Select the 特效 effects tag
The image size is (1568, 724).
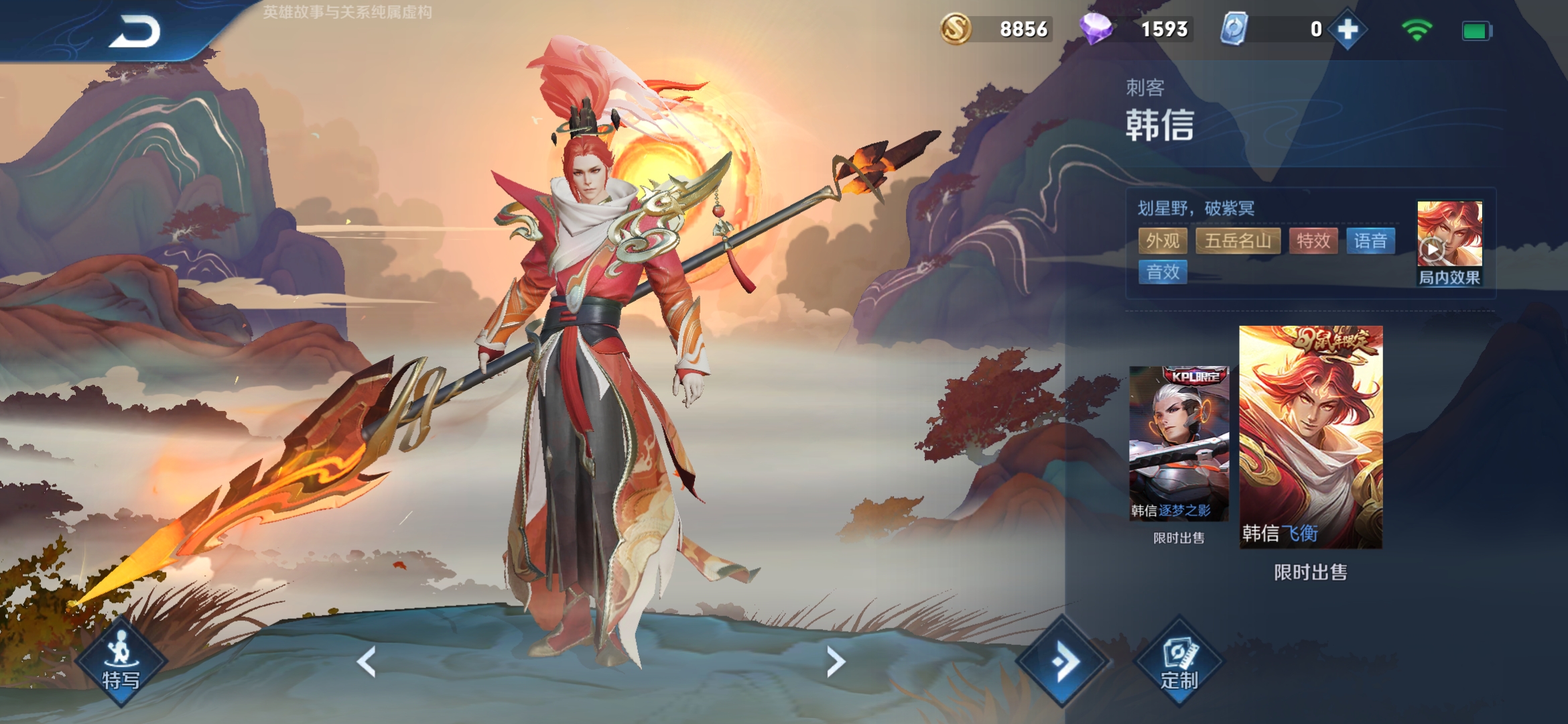pyautogui.click(x=1313, y=241)
